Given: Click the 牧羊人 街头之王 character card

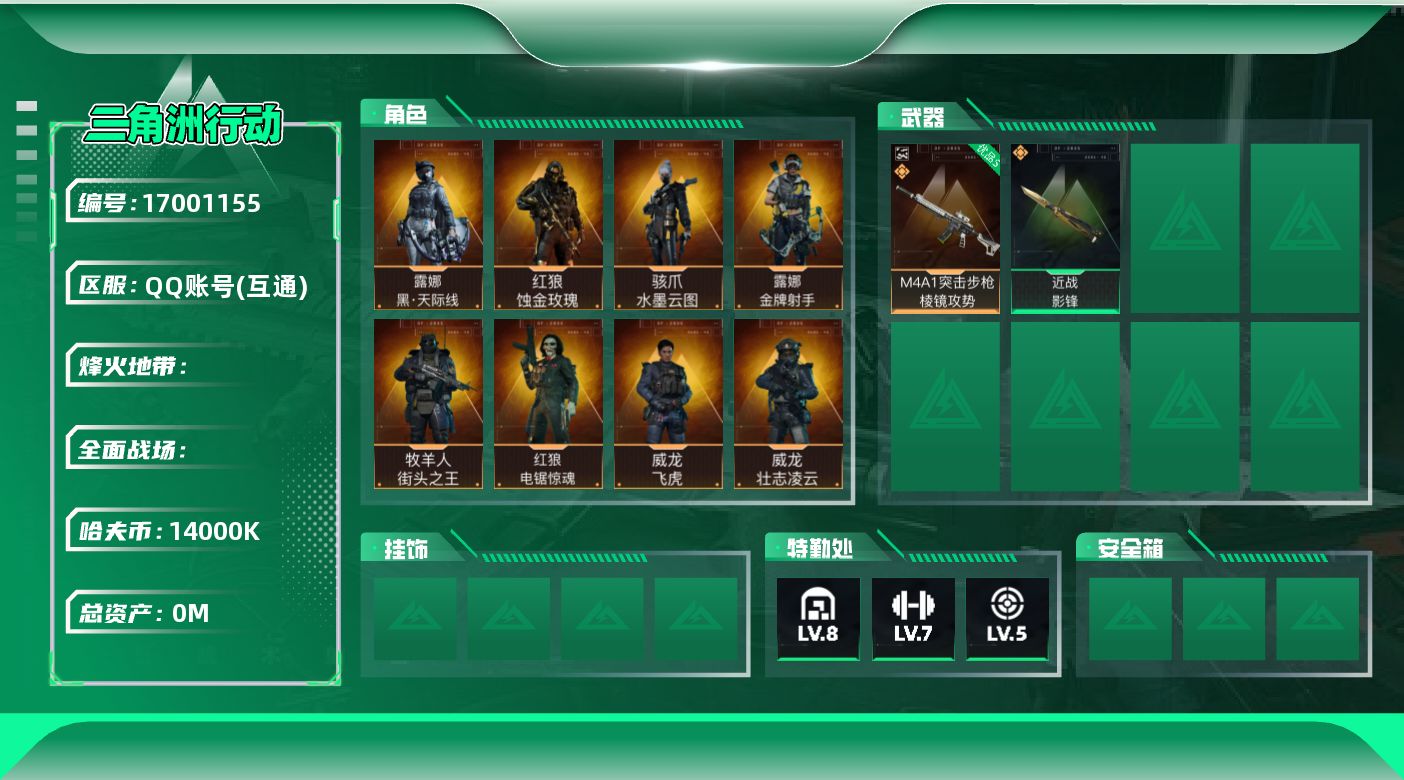Looking at the screenshot, I should [x=428, y=404].
